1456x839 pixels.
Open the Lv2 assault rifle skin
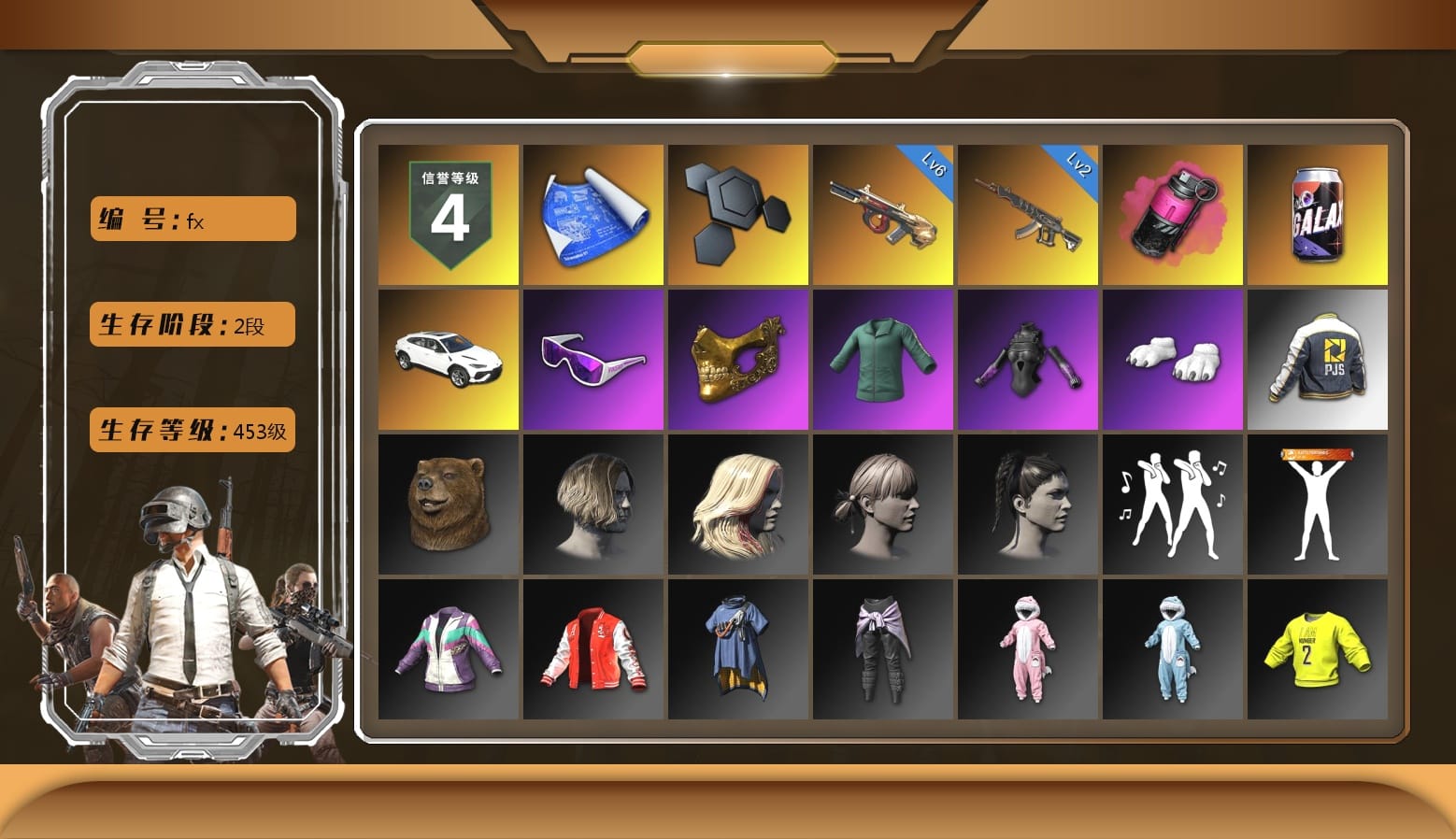click(1027, 213)
